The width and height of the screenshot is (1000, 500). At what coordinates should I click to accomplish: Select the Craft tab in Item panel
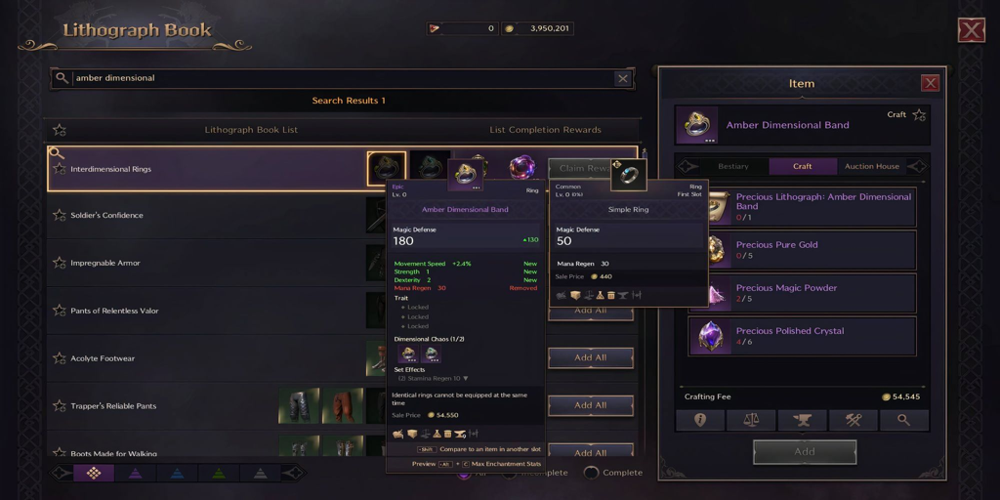(802, 166)
